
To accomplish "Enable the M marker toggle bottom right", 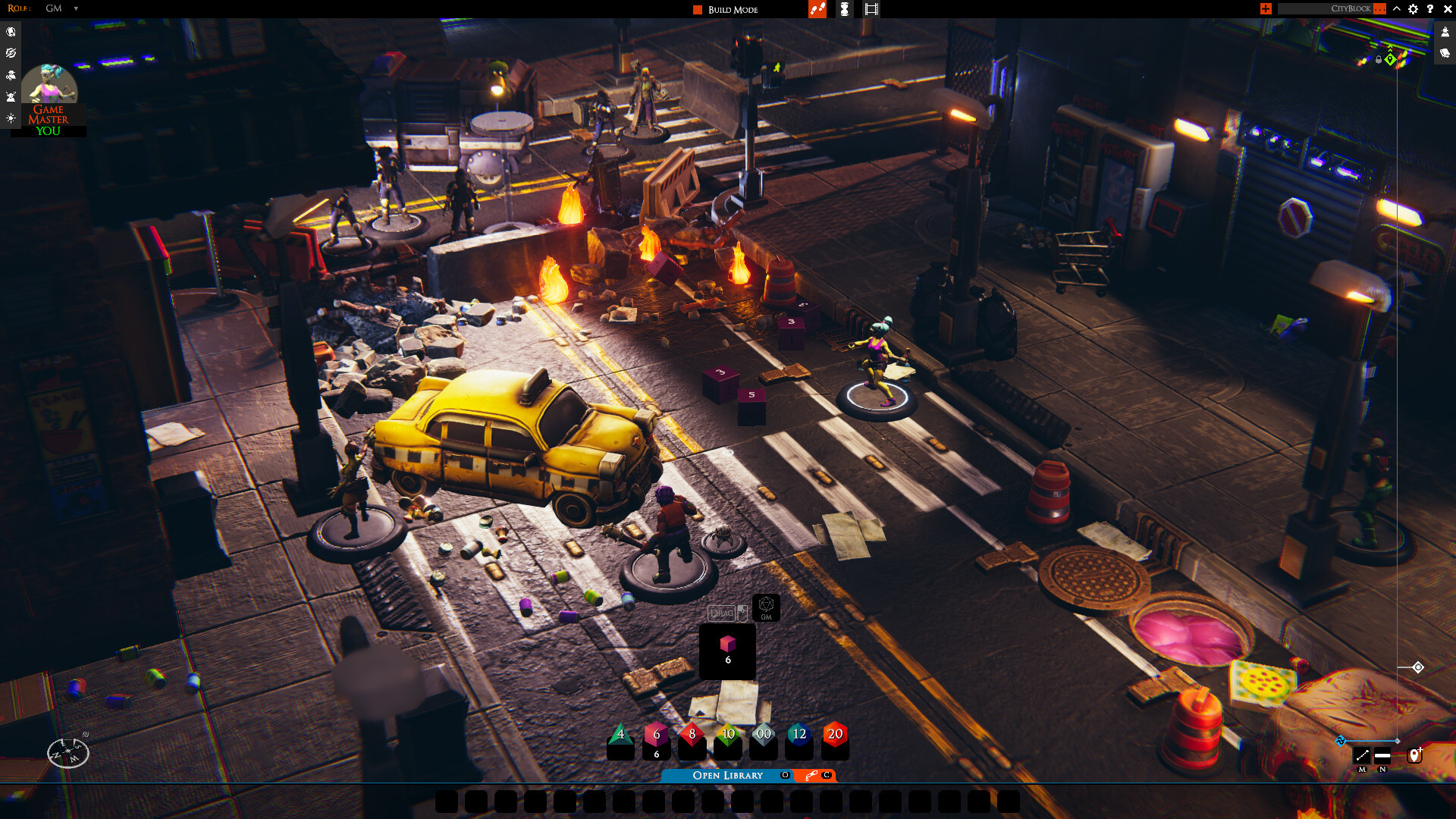I will [1362, 755].
